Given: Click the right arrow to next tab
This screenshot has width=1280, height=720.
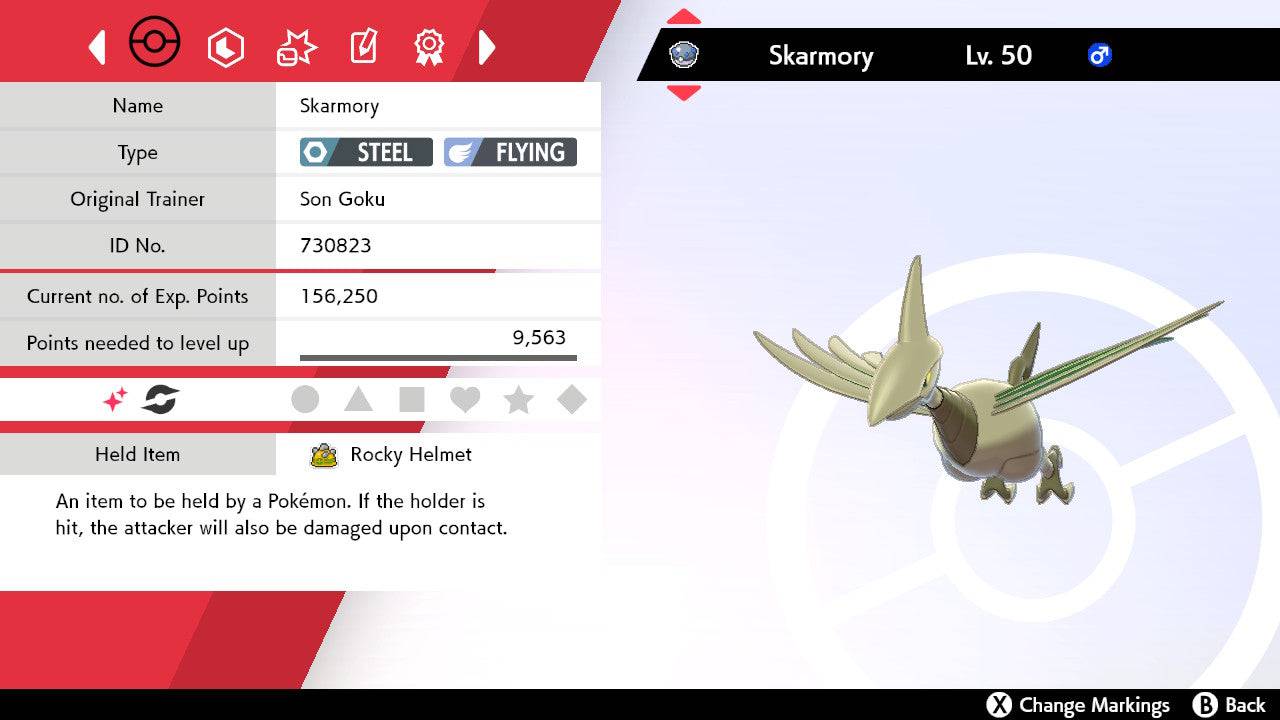Looking at the screenshot, I should [487, 47].
